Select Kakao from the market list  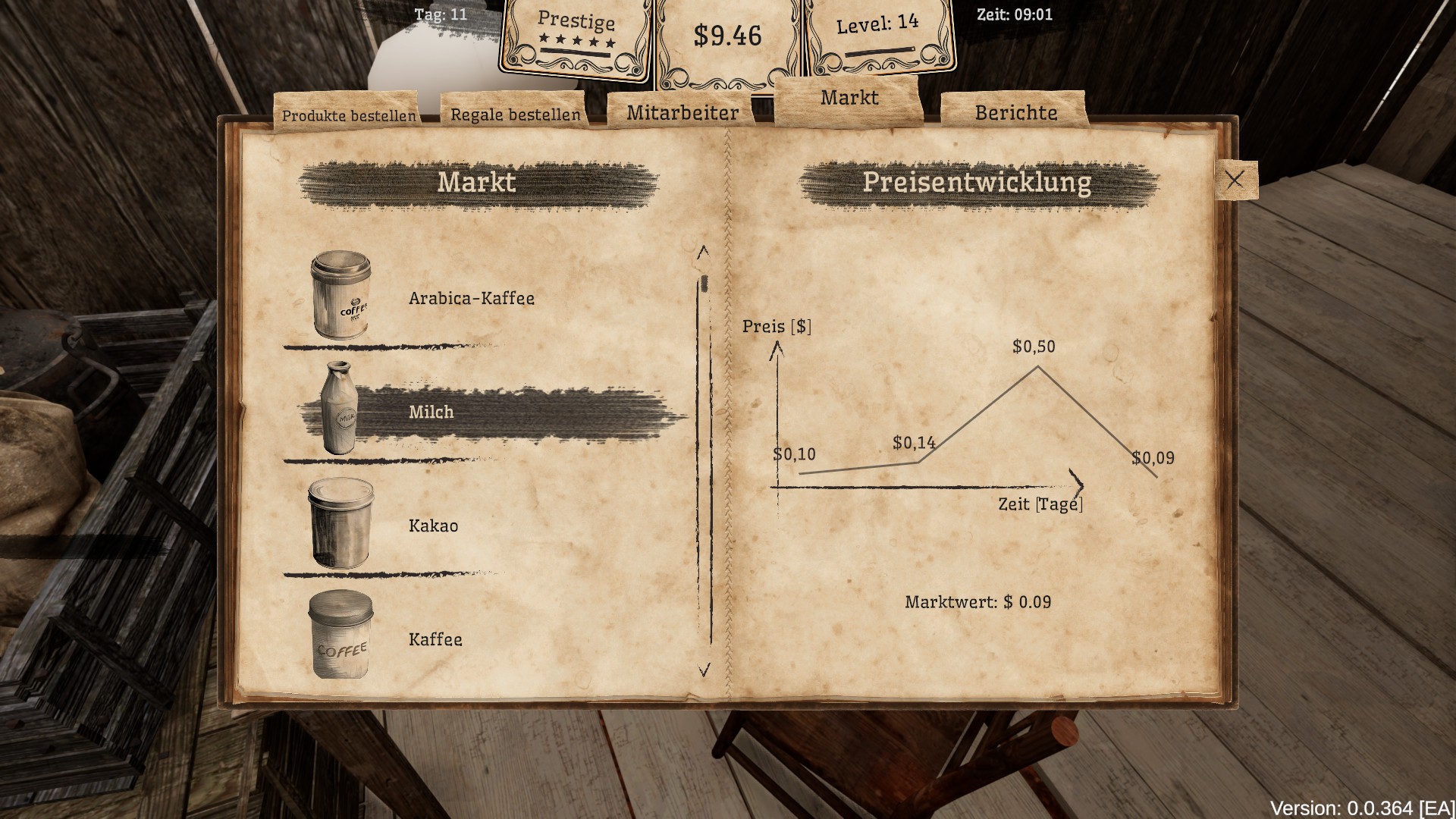click(433, 526)
